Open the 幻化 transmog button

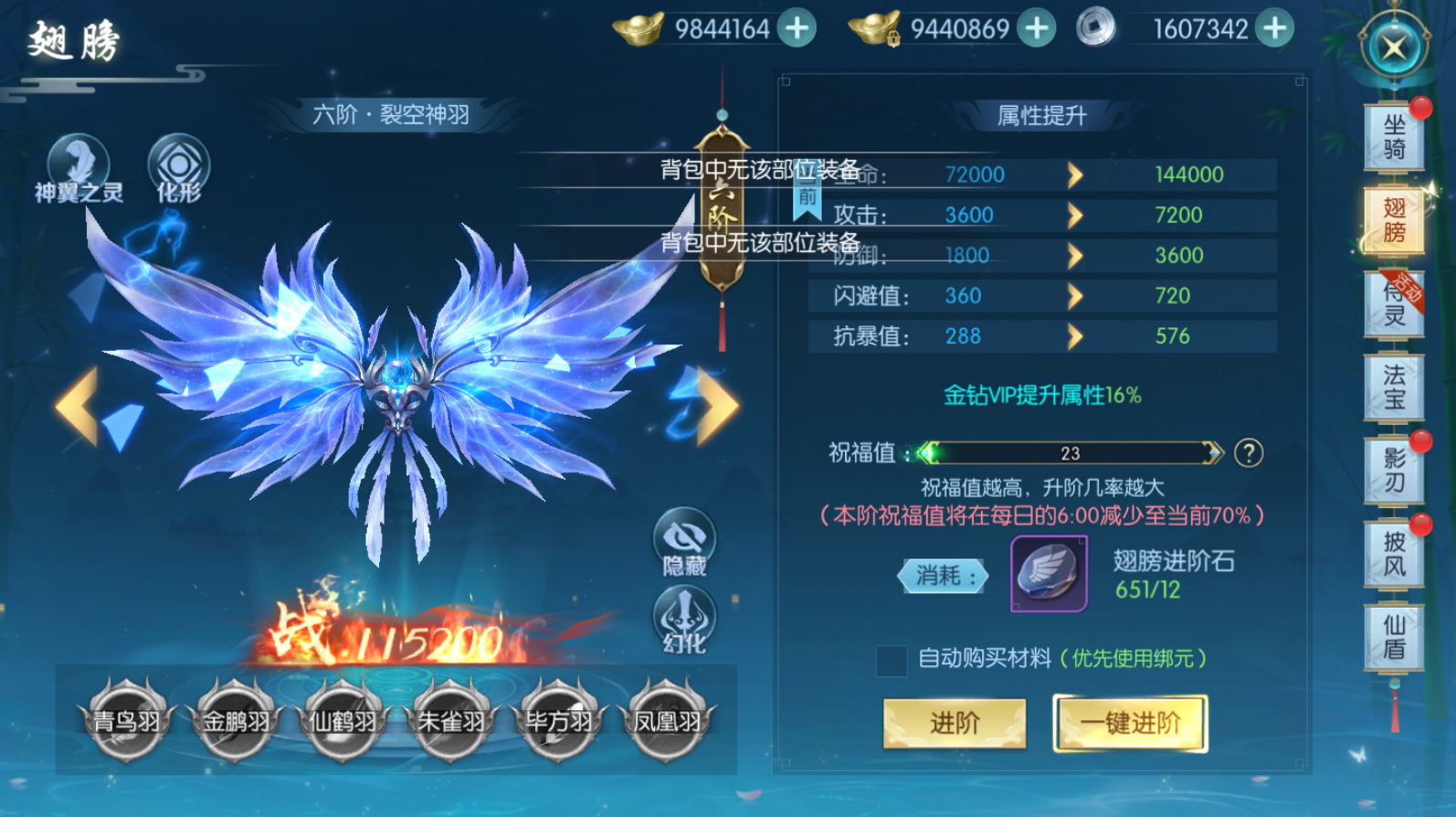click(x=684, y=620)
